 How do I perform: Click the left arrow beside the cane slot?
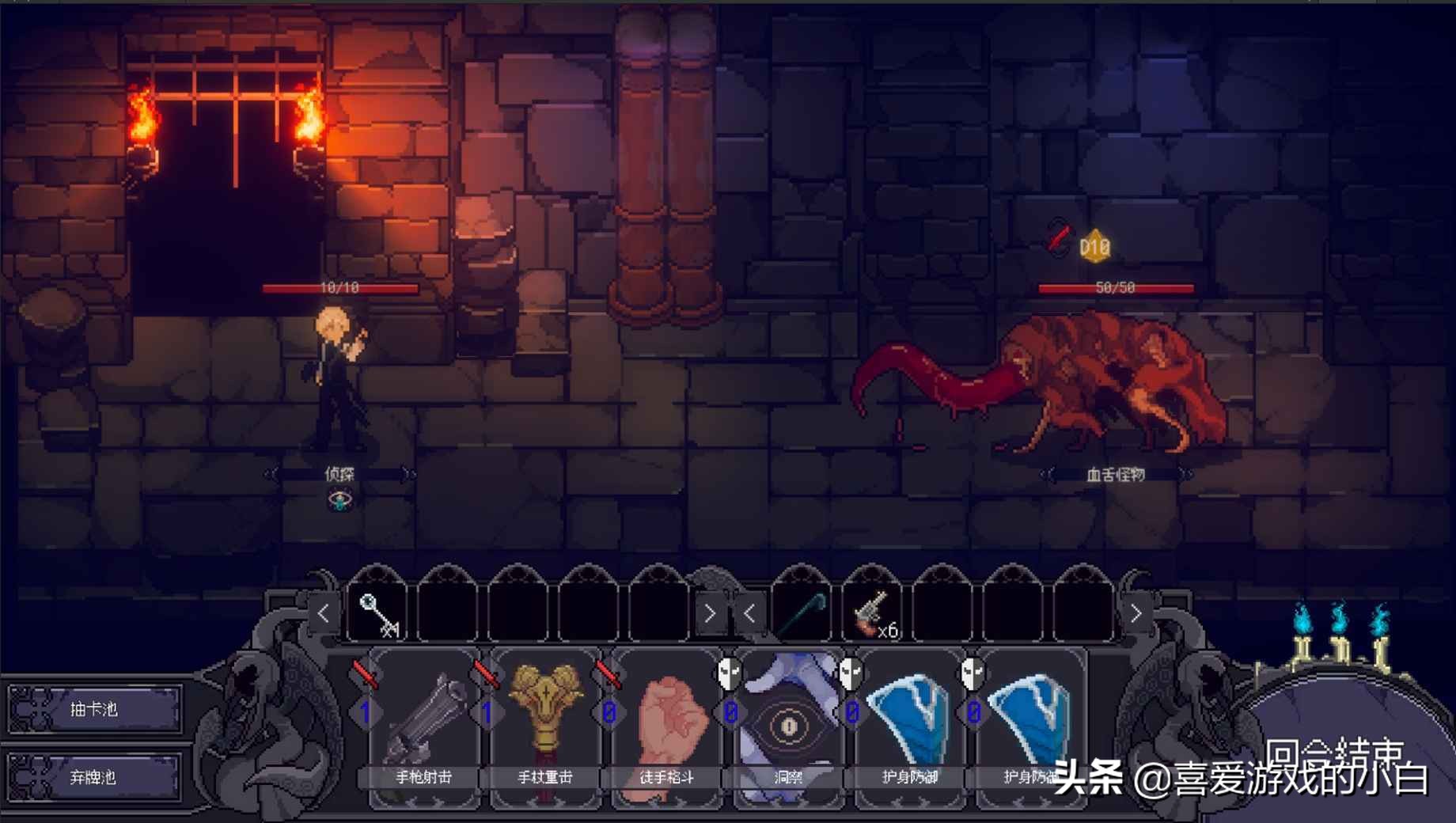point(749,613)
